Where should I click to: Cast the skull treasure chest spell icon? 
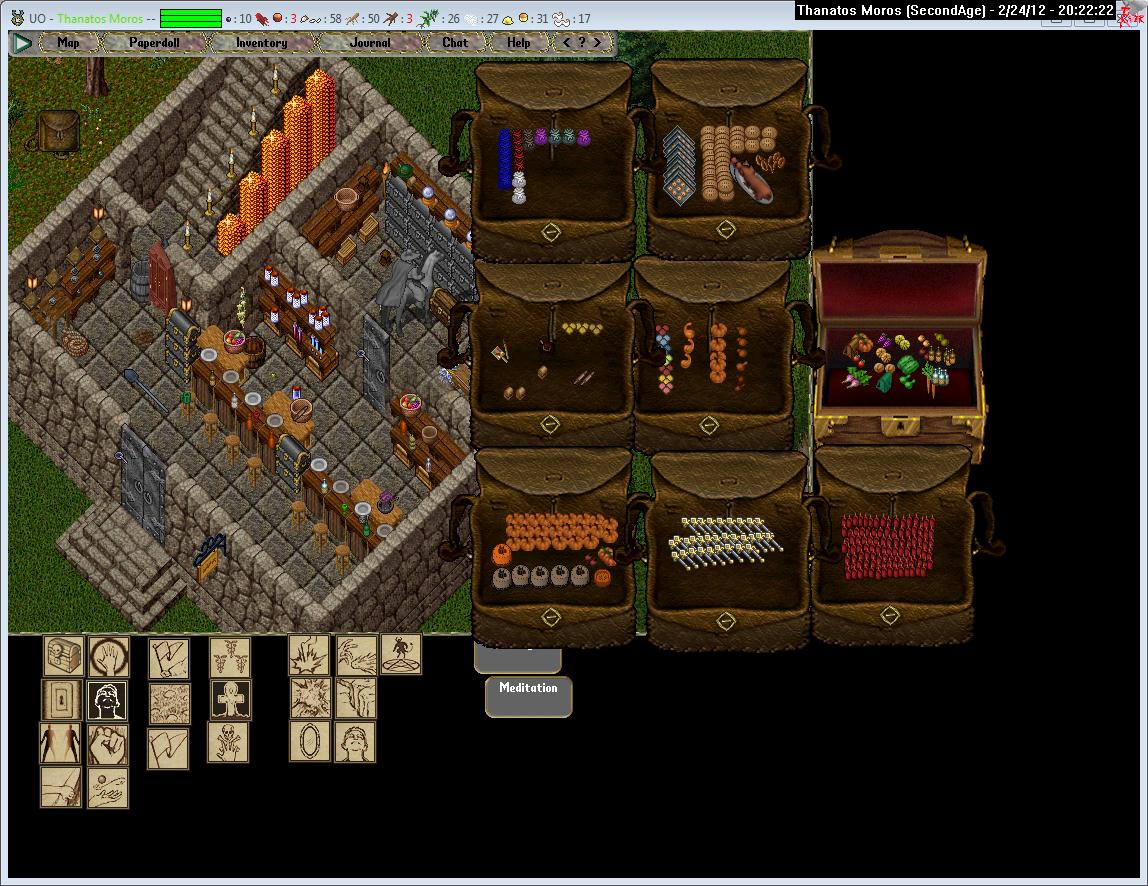[x=62, y=657]
